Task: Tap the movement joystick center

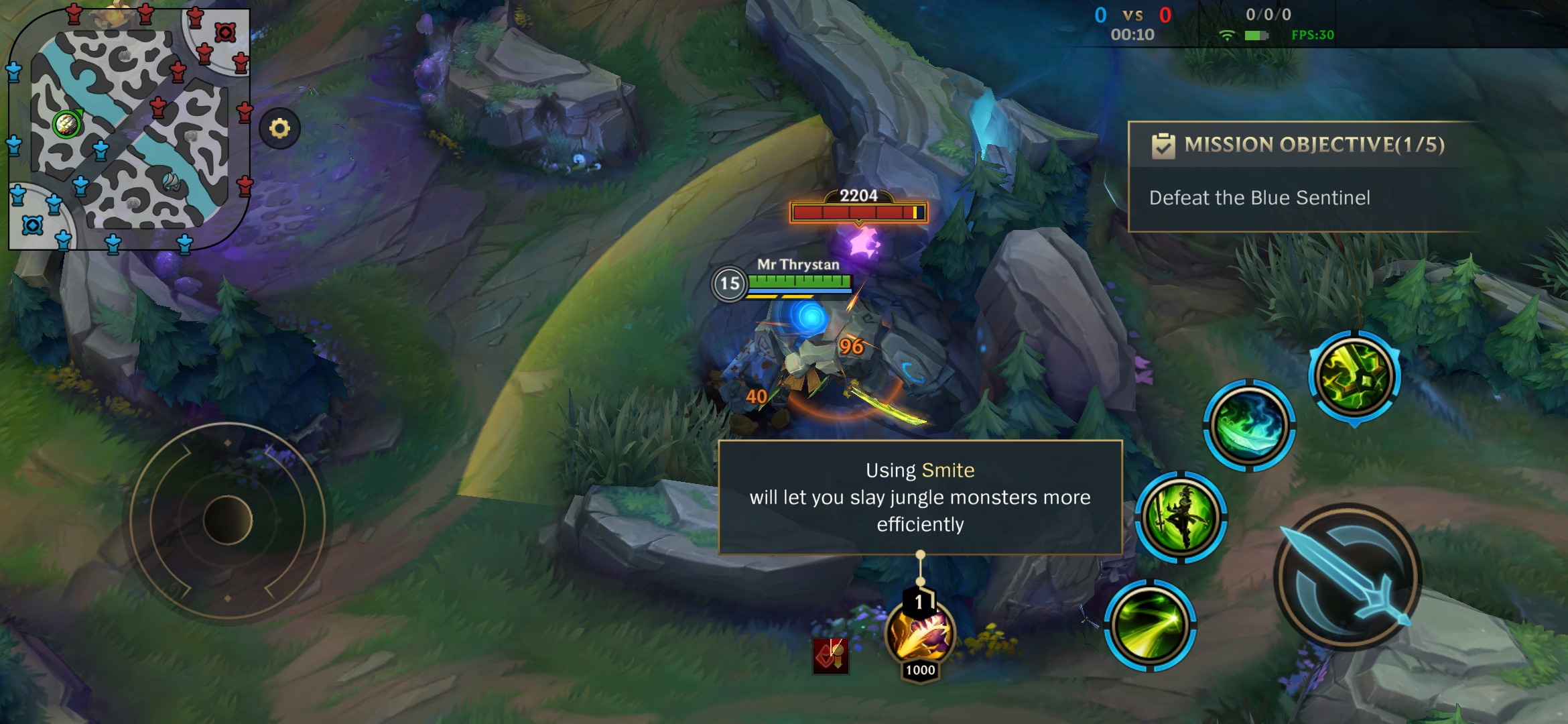Action: click(x=227, y=520)
